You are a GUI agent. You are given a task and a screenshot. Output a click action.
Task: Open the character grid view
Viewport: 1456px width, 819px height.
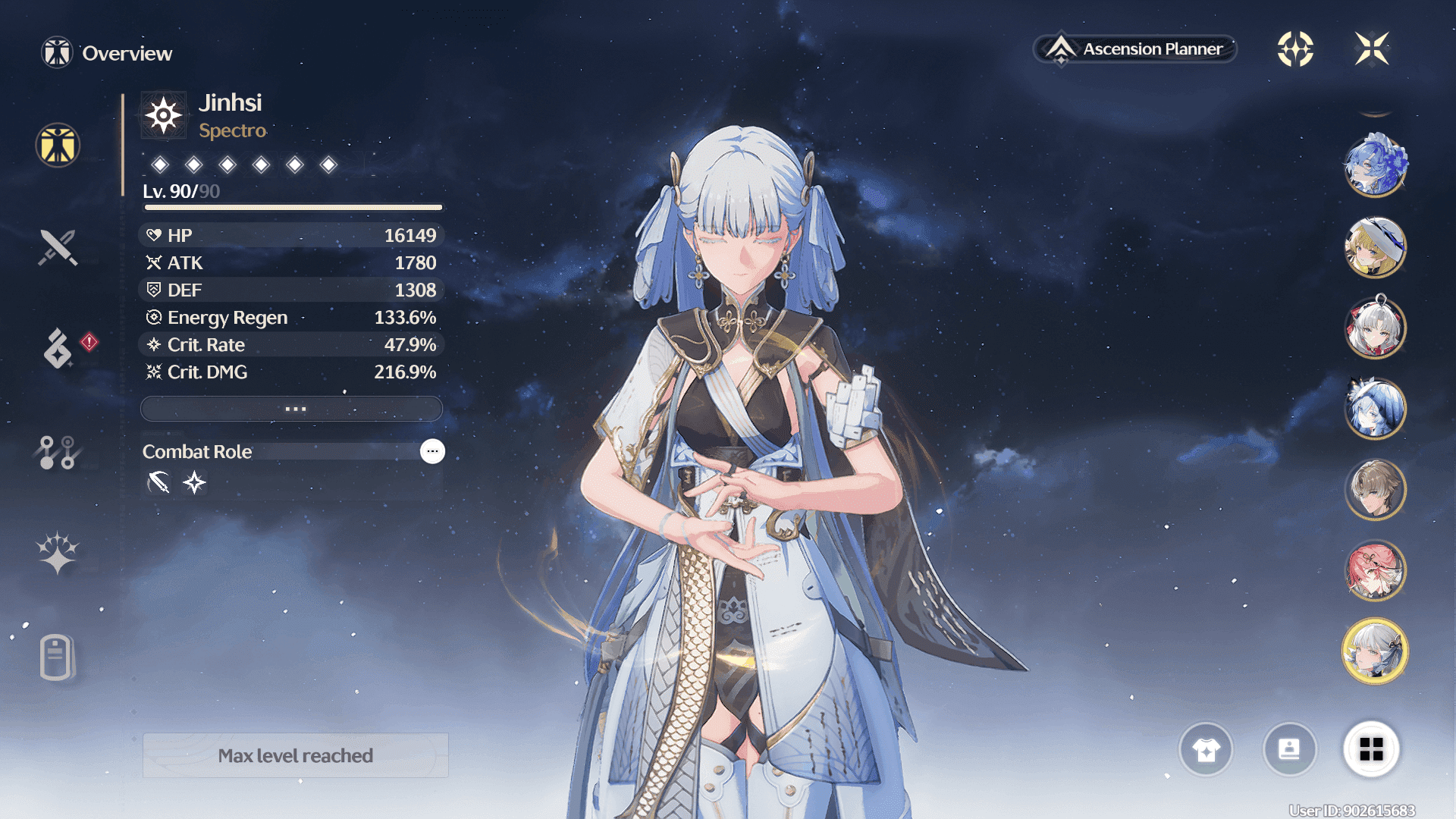[1371, 750]
